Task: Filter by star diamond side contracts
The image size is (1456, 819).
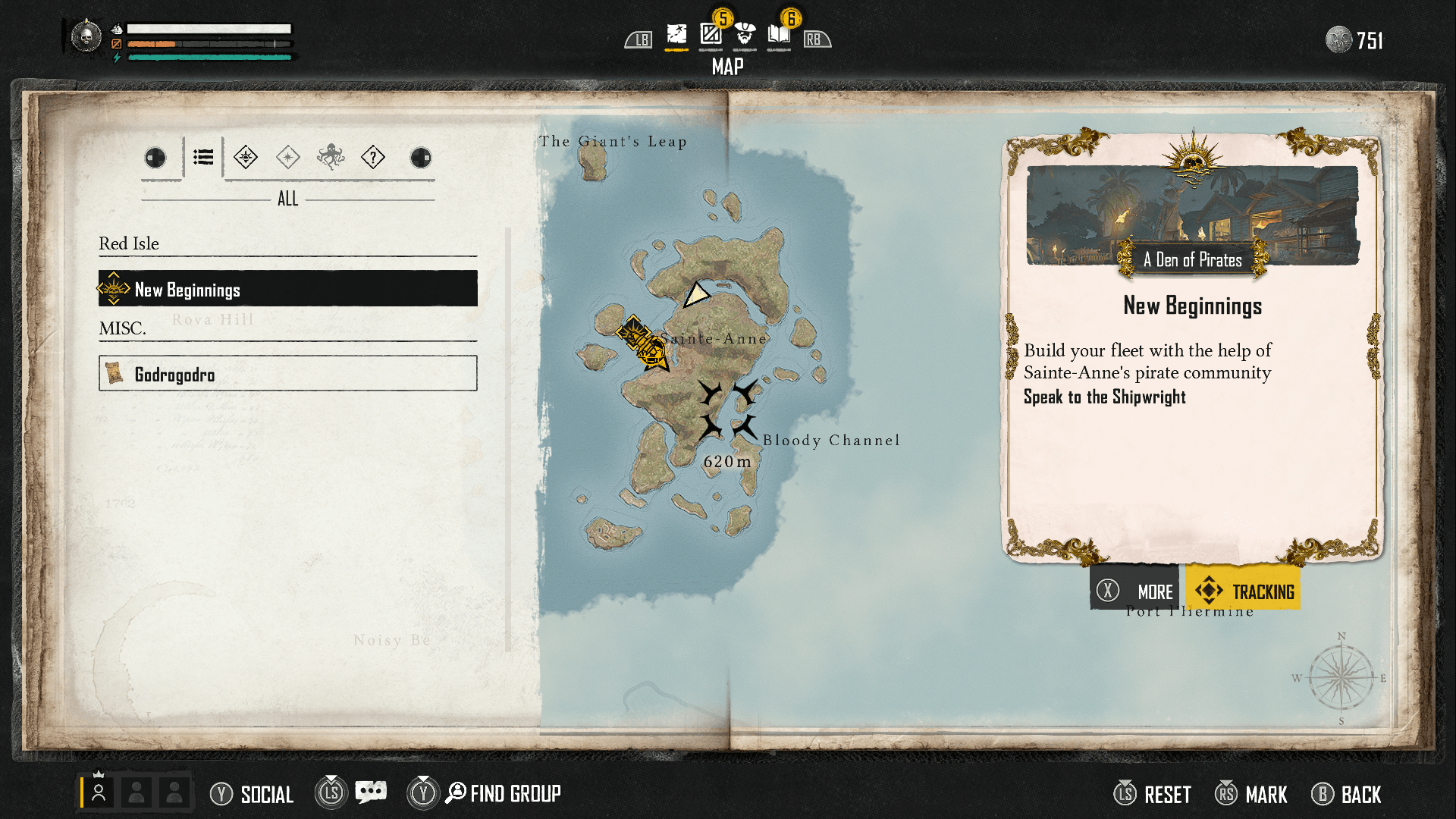Action: point(288,158)
